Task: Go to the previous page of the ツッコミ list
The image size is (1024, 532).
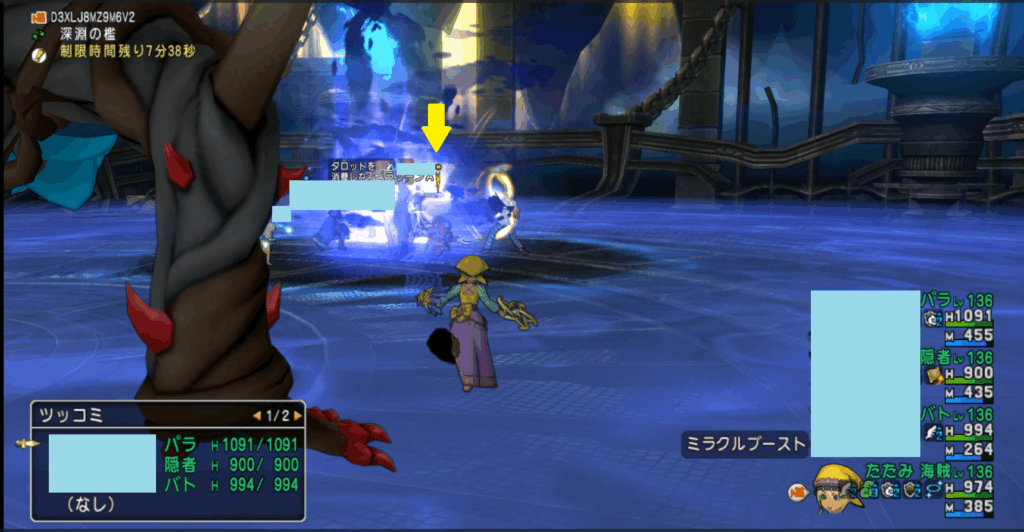Action: click(x=256, y=414)
